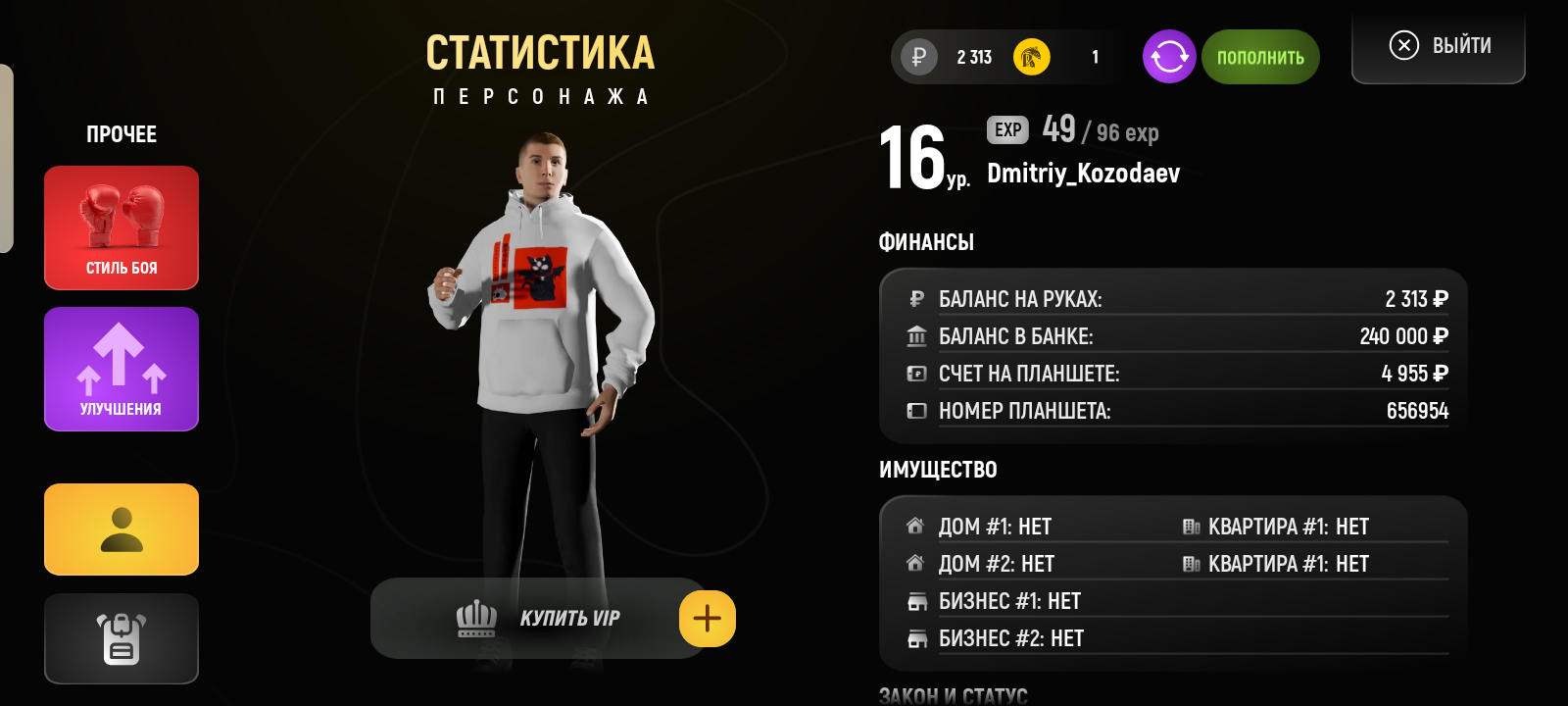Click the tablet icon beside "Счет на планшете"

click(x=916, y=373)
